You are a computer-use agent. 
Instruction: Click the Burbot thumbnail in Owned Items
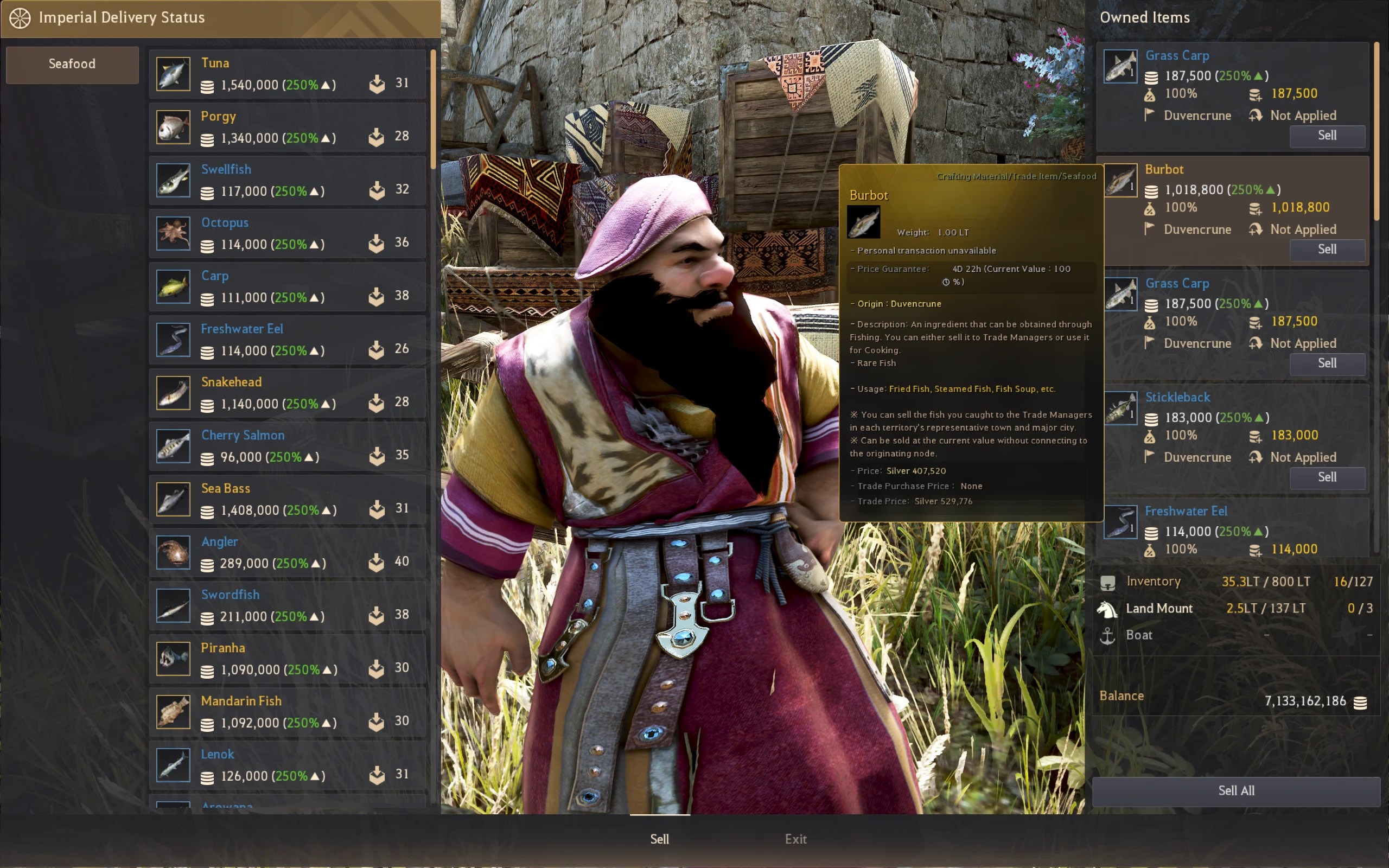point(1120,180)
